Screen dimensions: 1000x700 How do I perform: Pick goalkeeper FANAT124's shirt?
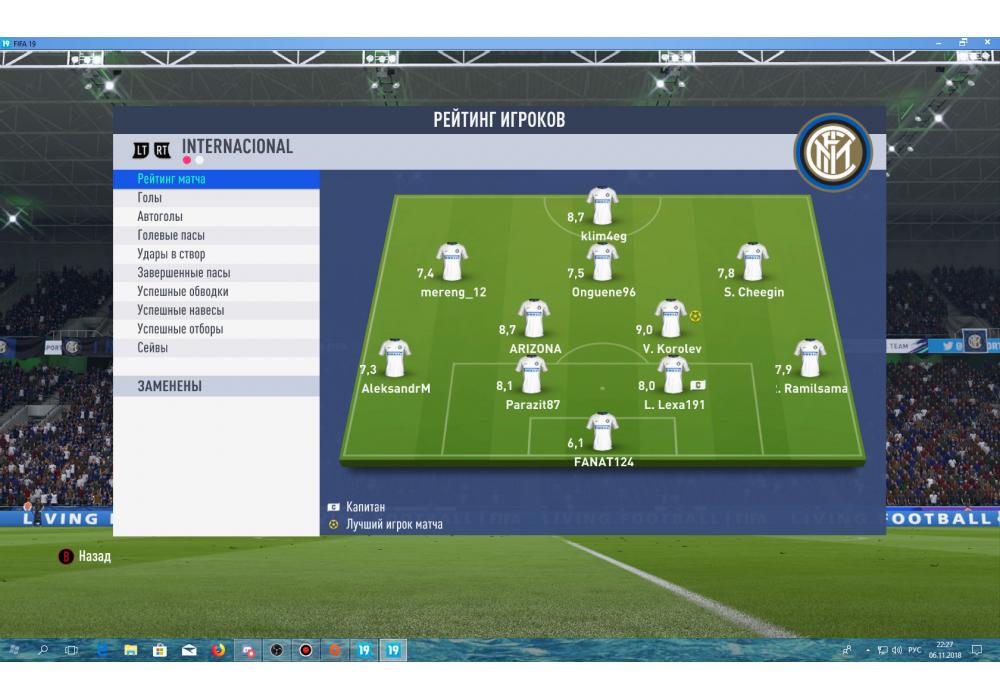pos(602,432)
